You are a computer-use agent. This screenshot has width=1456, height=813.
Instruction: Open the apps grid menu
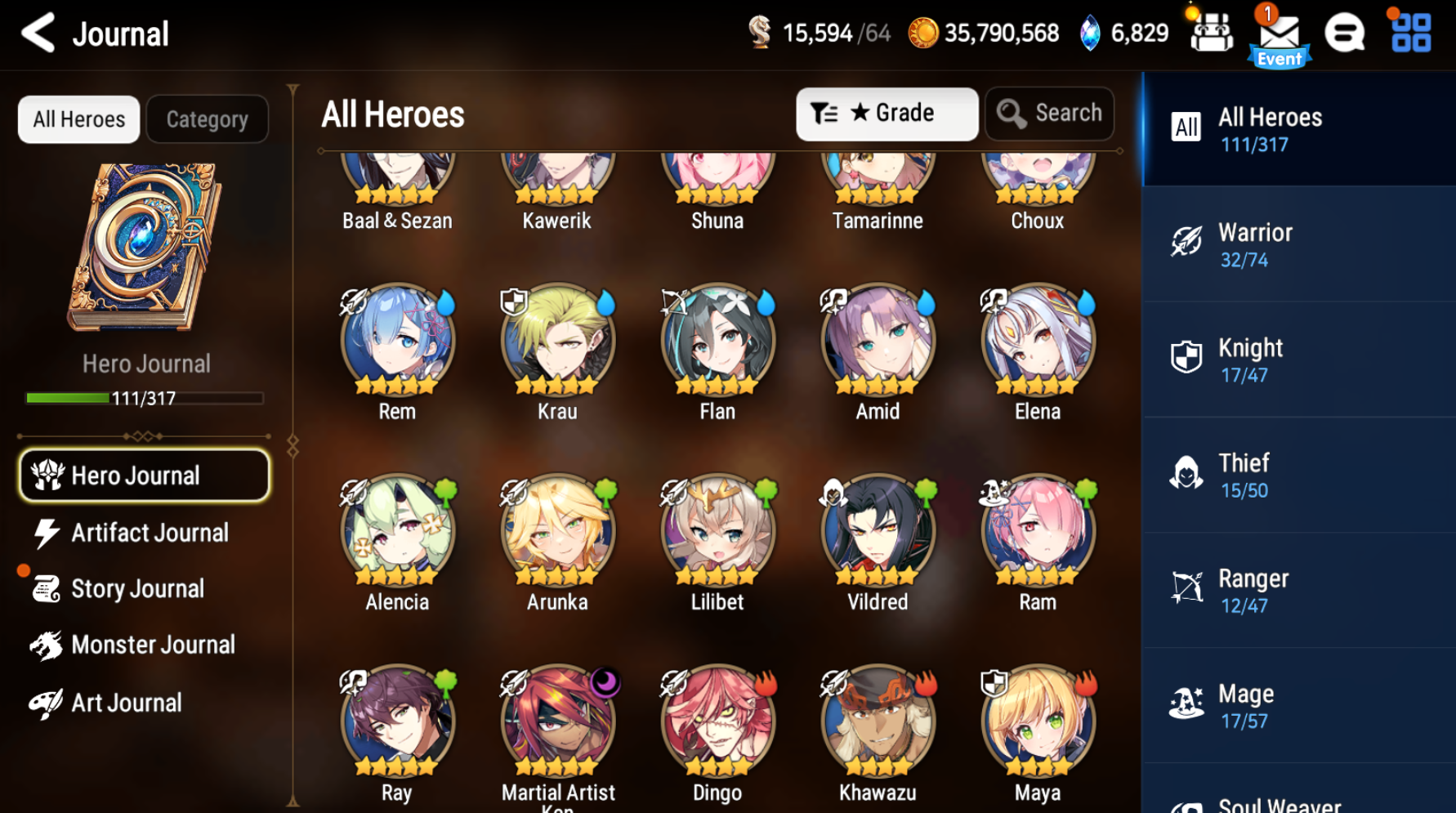(x=1409, y=33)
